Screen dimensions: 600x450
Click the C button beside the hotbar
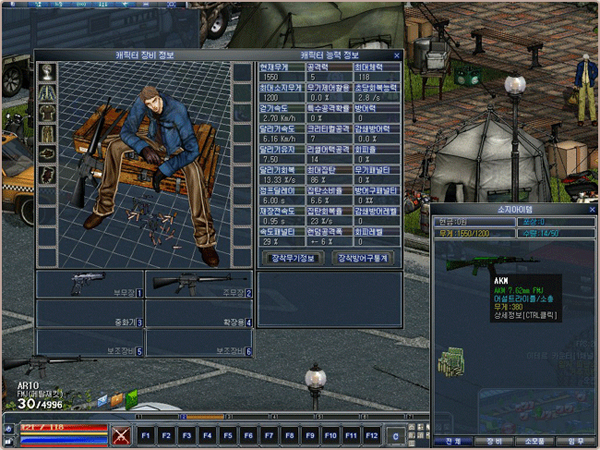point(398,435)
